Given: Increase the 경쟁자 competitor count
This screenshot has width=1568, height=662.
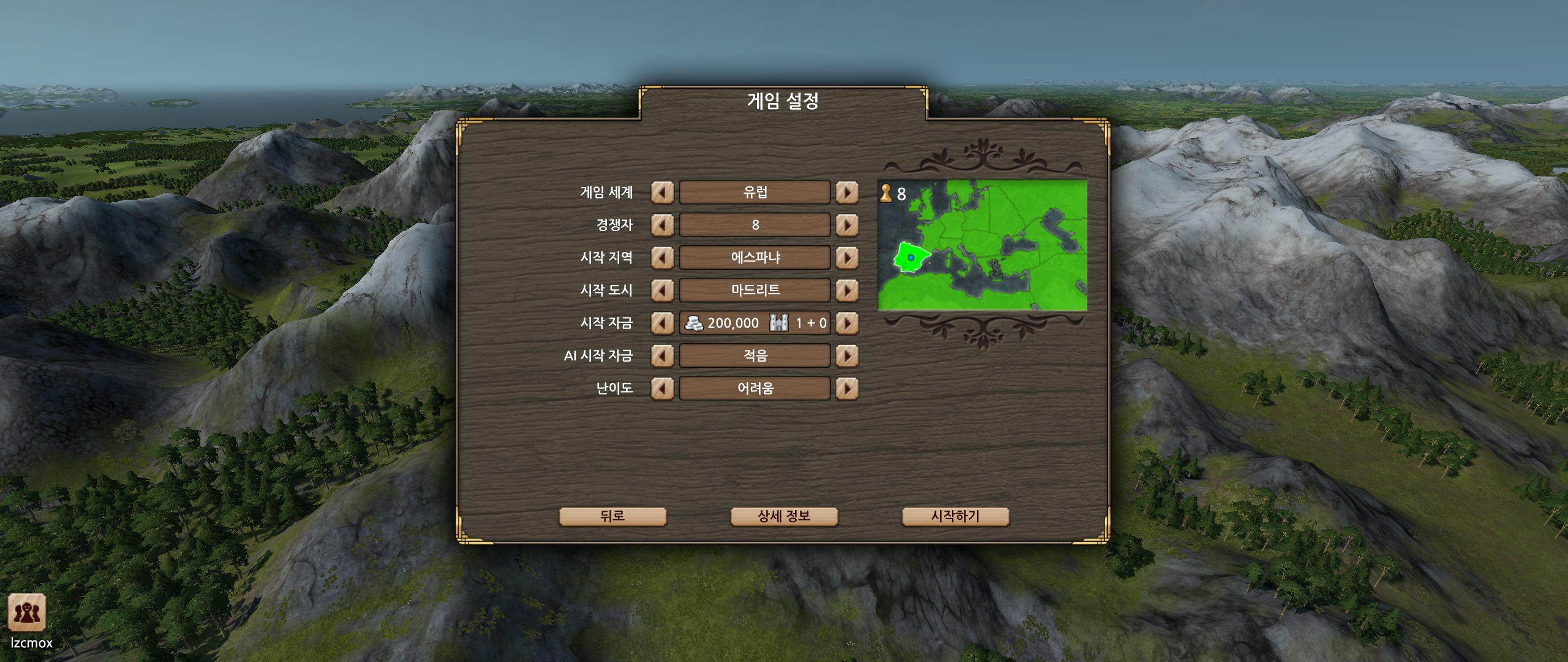Looking at the screenshot, I should [x=847, y=225].
